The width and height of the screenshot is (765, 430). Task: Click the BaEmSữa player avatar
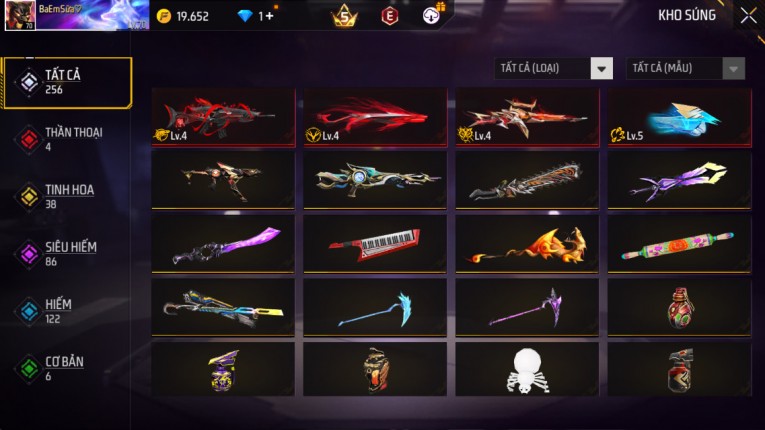pos(20,16)
